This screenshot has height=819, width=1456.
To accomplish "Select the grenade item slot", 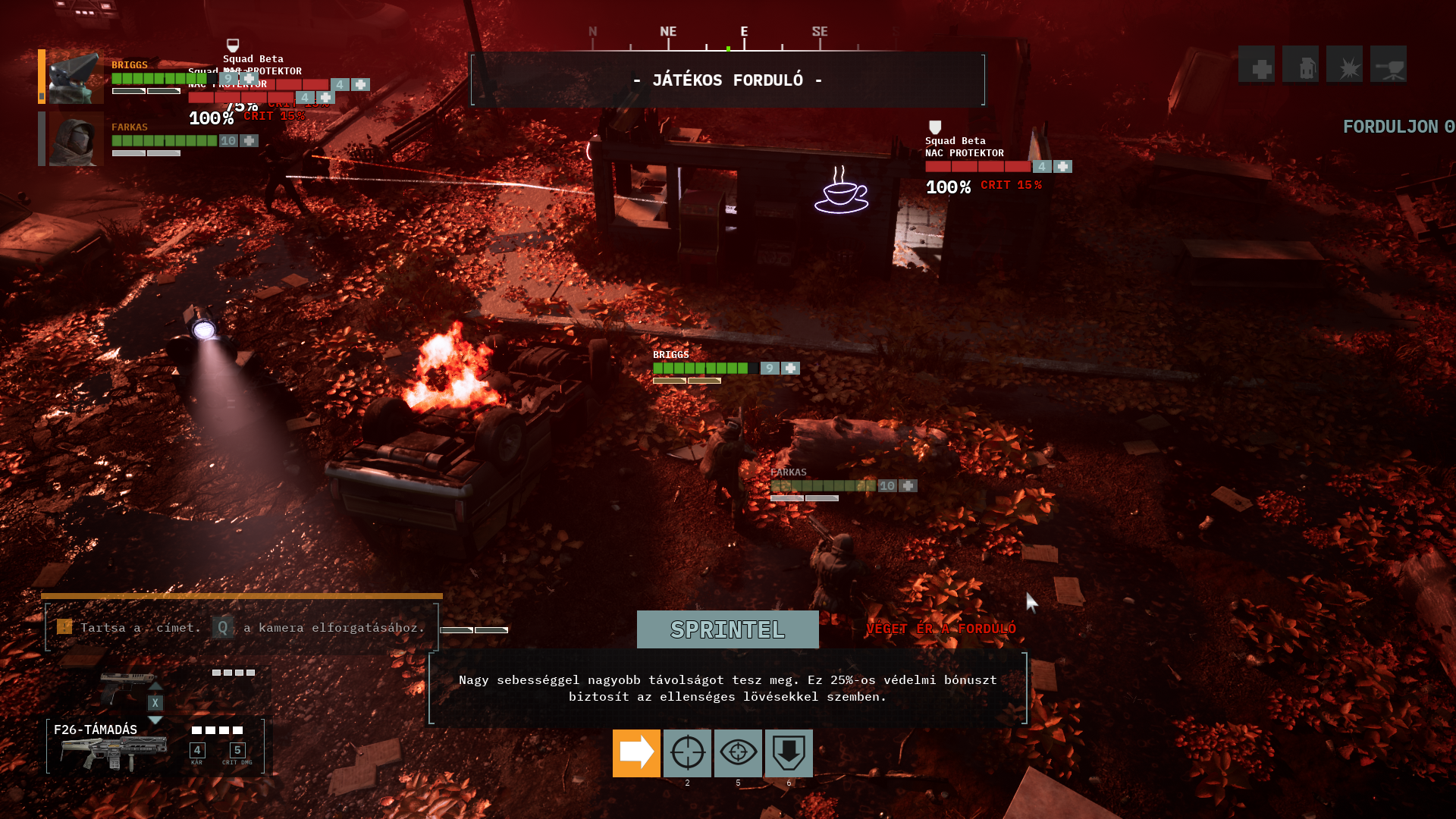I will (1301, 64).
